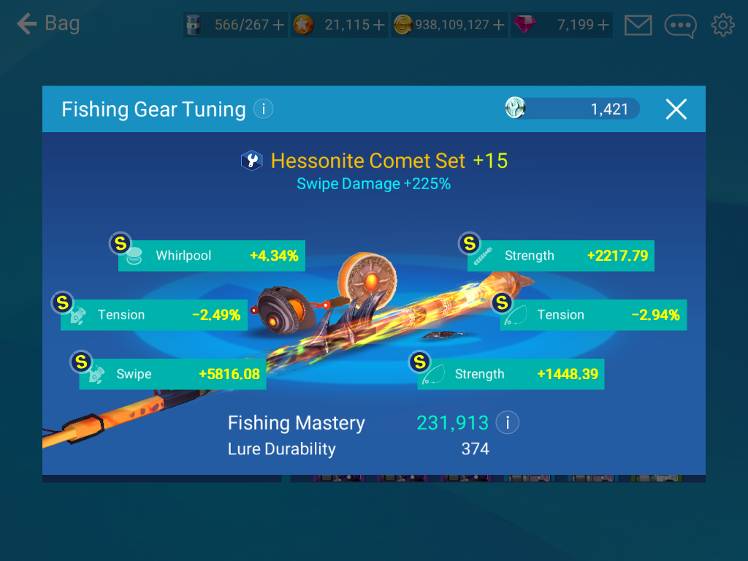Select the Strength +2217.79 stat

(x=562, y=256)
